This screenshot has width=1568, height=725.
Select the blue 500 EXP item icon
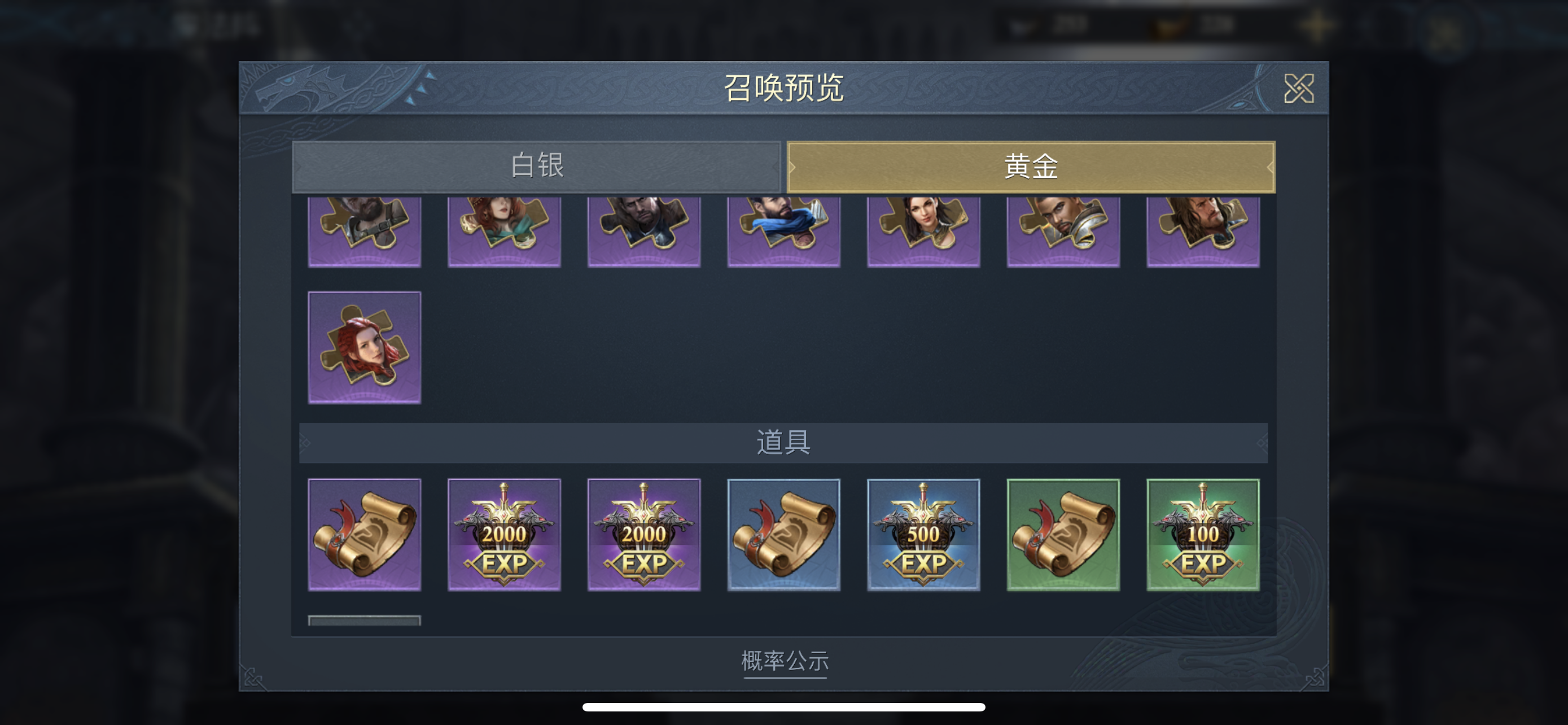pos(923,535)
